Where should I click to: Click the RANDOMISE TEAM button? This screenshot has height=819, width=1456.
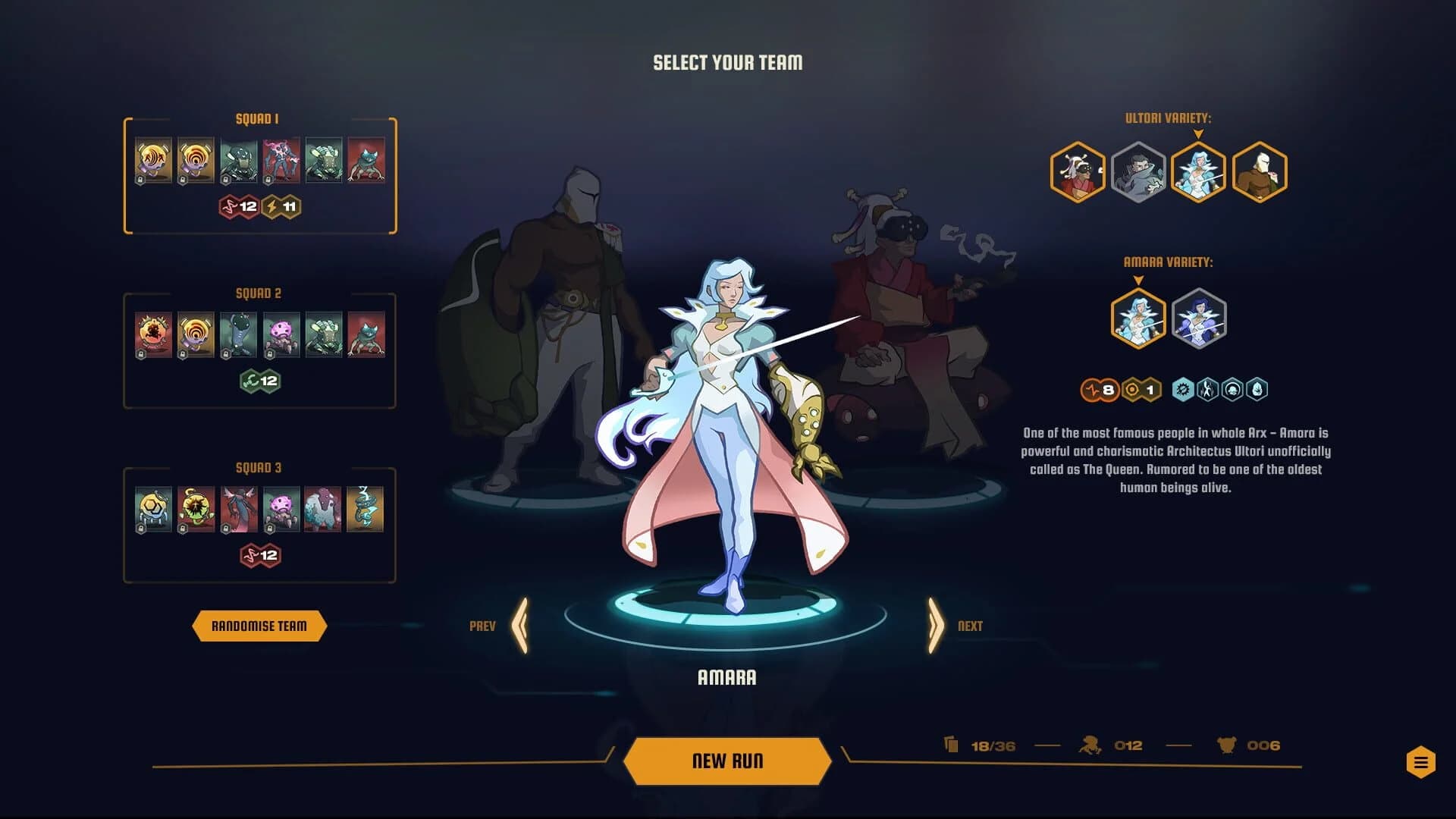pos(259,626)
